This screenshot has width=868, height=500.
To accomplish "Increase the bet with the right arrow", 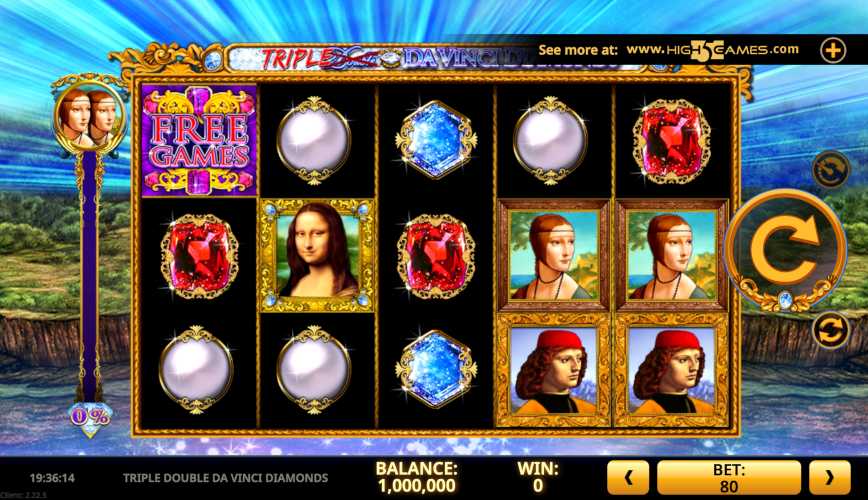I will pyautogui.click(x=829, y=478).
